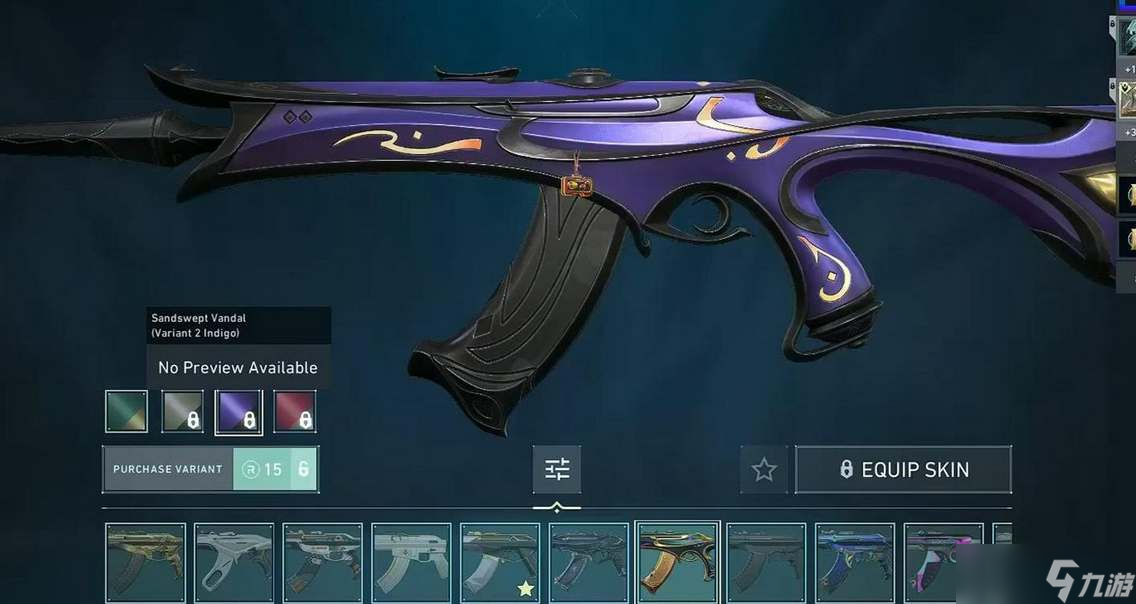The height and width of the screenshot is (604, 1136).
Task: Select the locked indigo purple variant
Action: coord(239,411)
